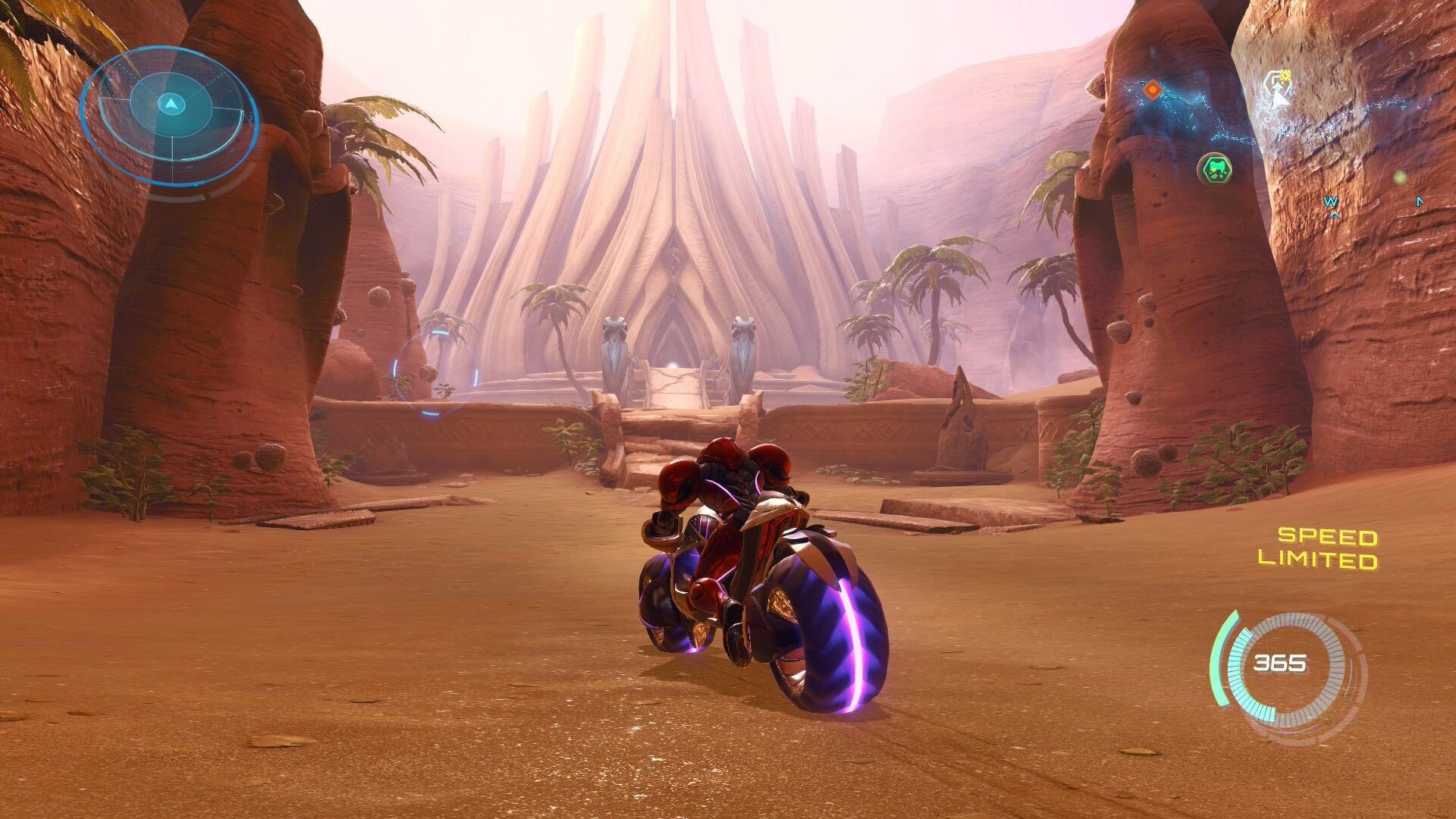Select the white player arrow map icon

coord(1278,93)
